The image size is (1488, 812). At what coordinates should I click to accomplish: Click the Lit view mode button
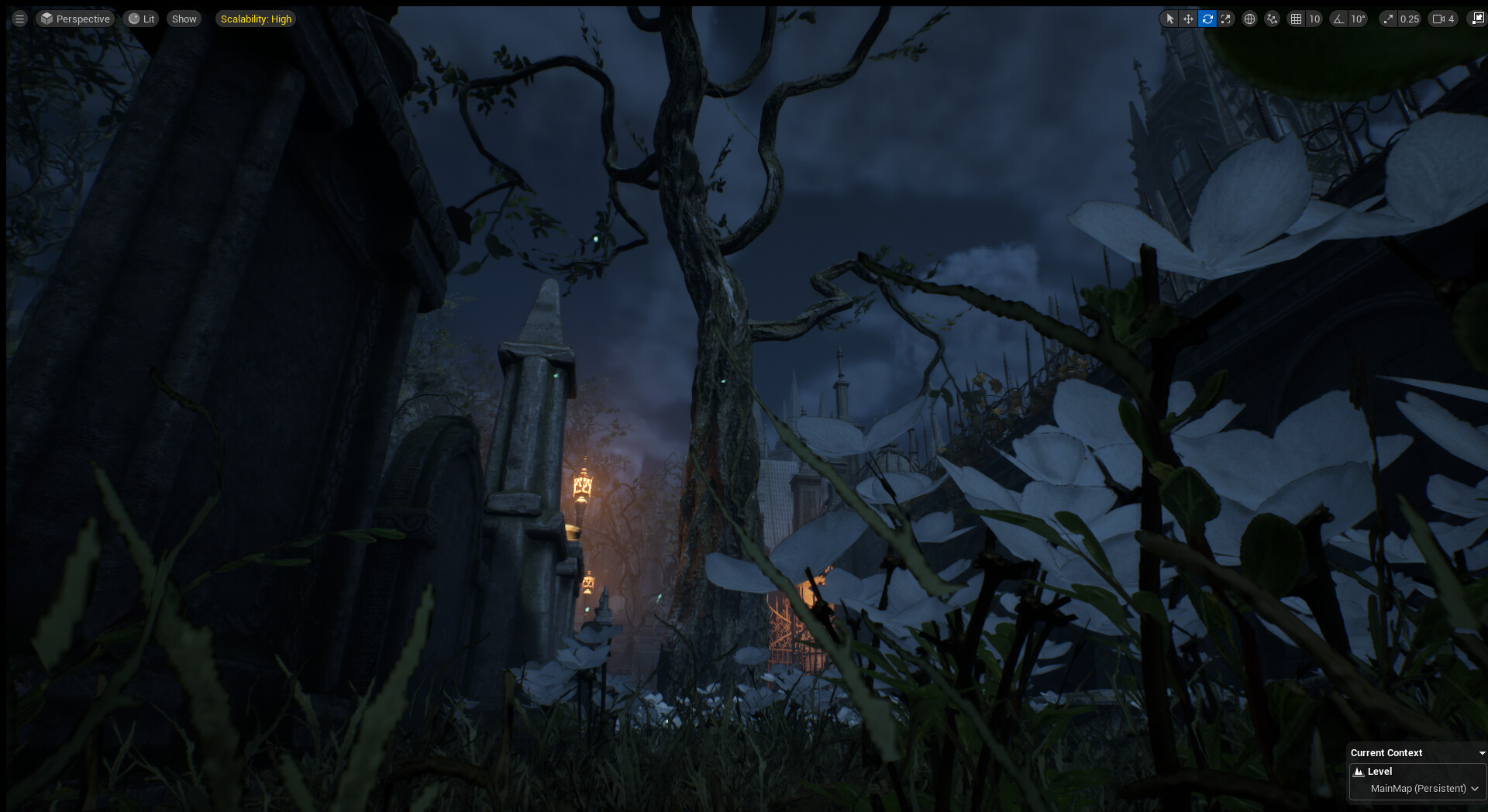(141, 19)
